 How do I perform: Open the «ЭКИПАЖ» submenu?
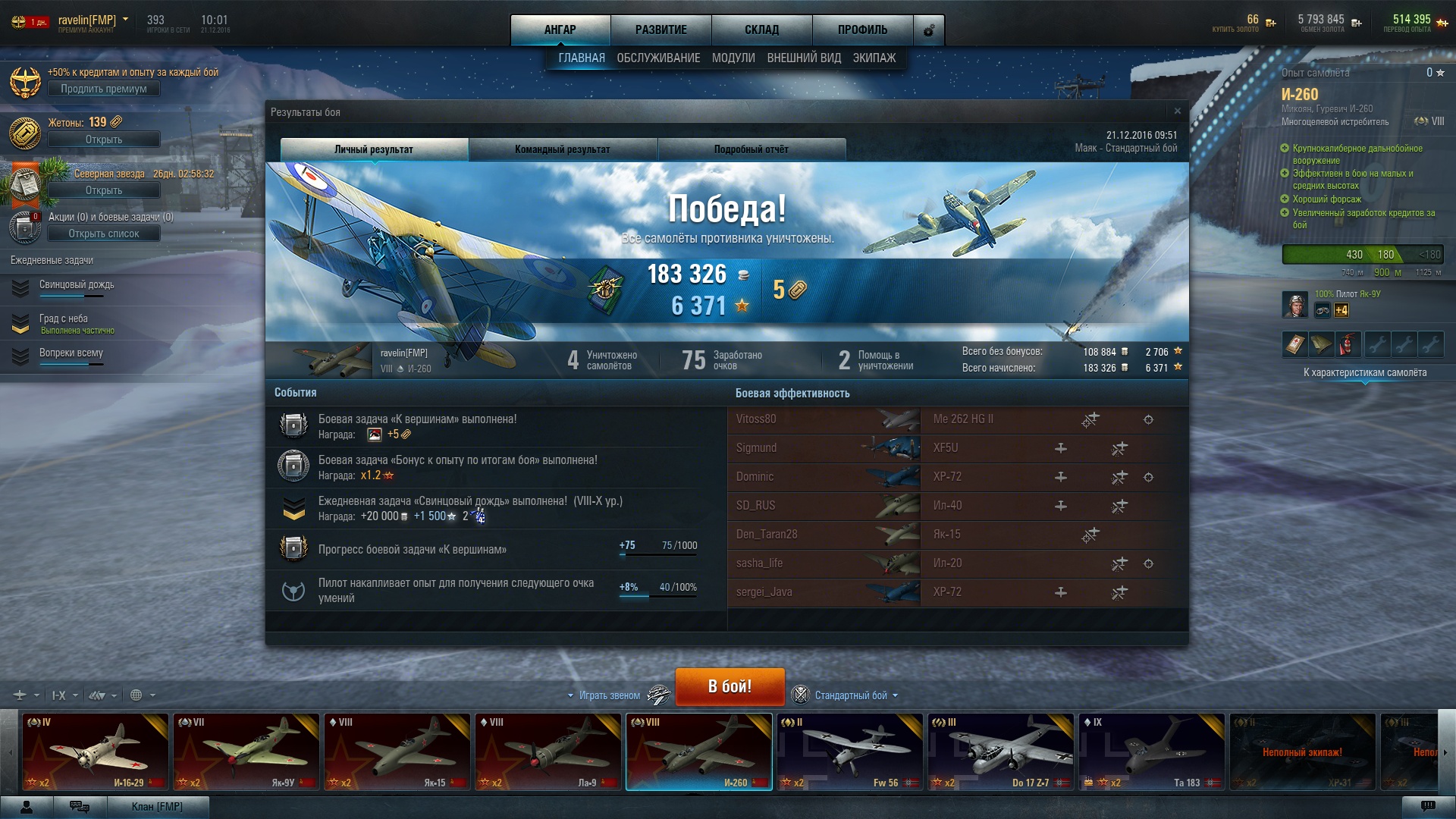click(x=874, y=58)
